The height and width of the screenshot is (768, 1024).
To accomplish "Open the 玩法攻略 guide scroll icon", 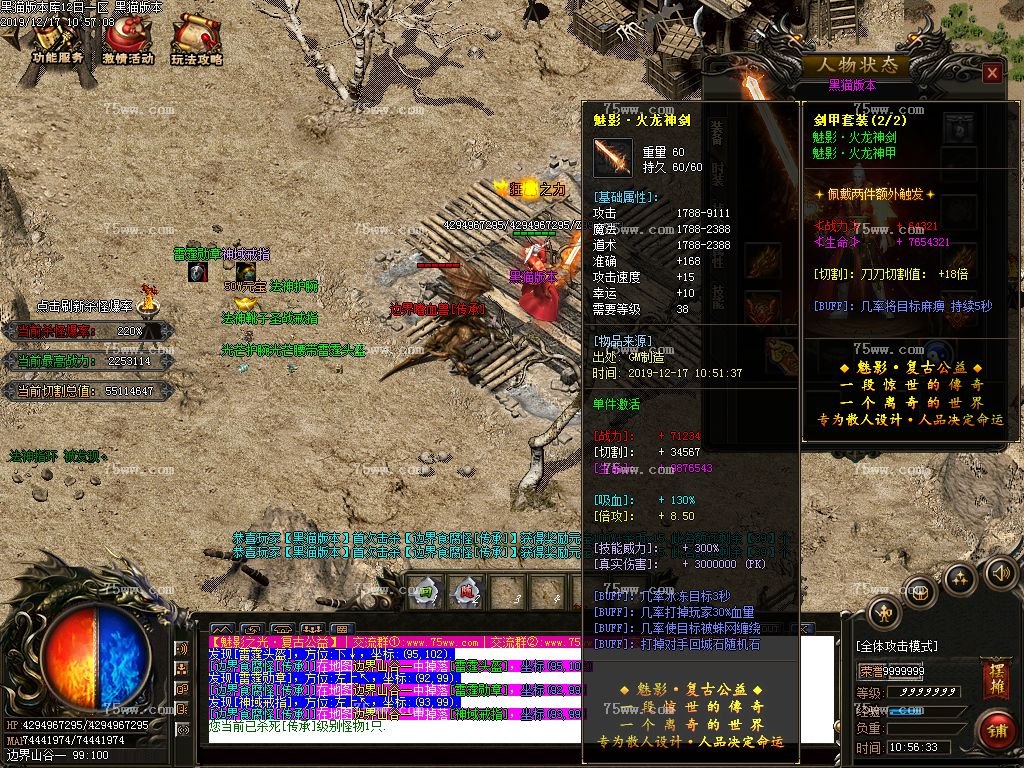I will pyautogui.click(x=196, y=41).
